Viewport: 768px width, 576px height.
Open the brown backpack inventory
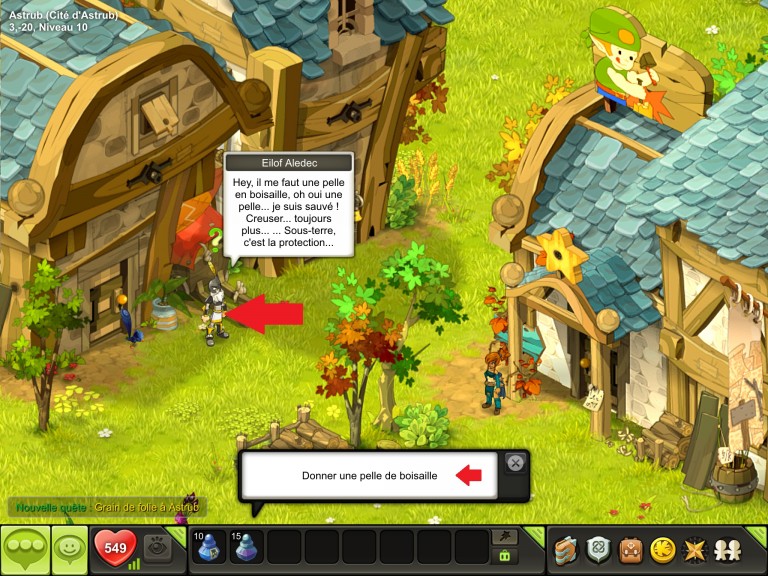630,549
